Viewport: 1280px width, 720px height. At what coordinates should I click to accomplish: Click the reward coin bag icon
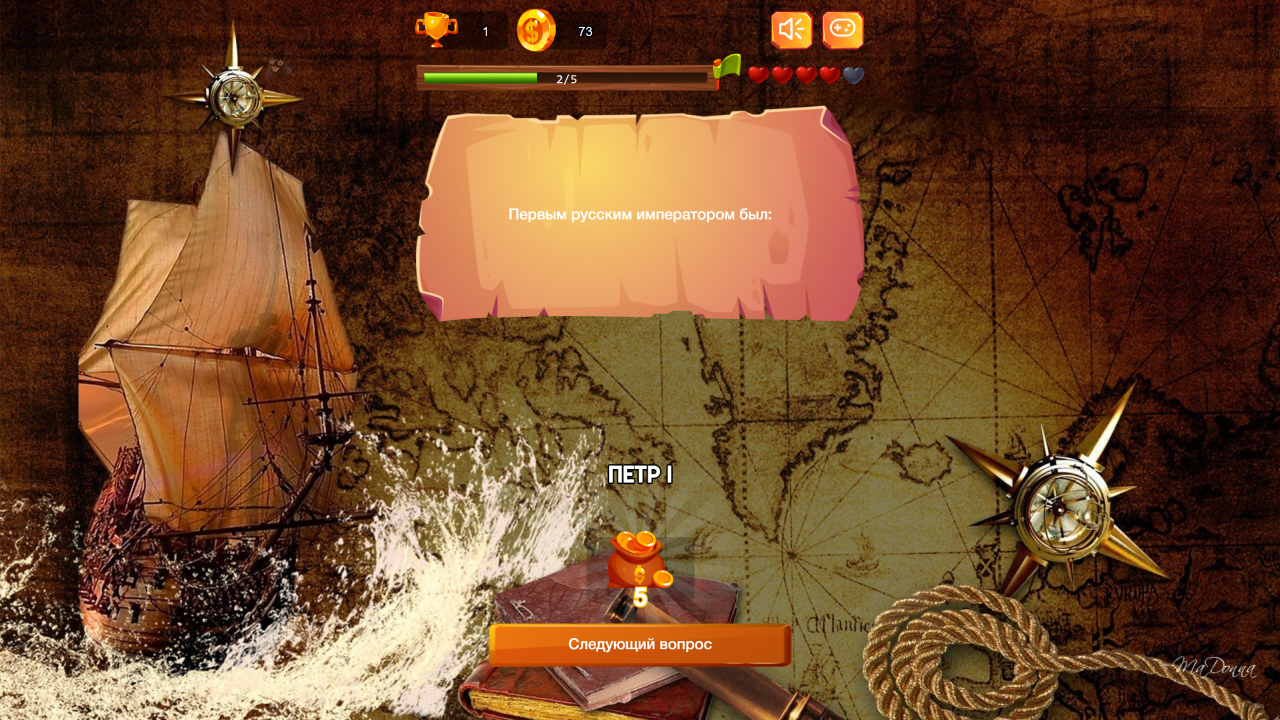638,558
